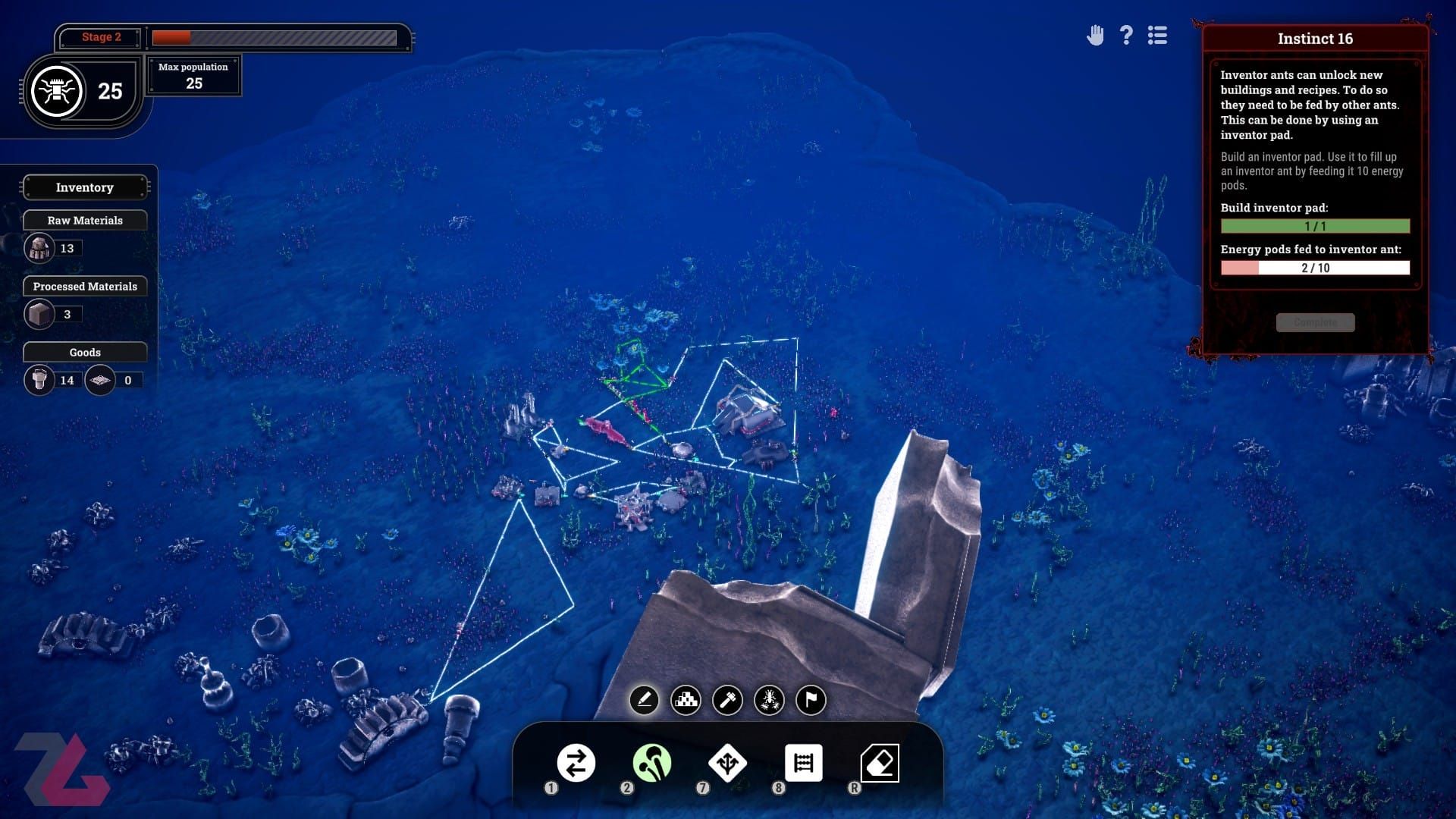Select the ant population icon
The height and width of the screenshot is (819, 1456).
point(57,91)
